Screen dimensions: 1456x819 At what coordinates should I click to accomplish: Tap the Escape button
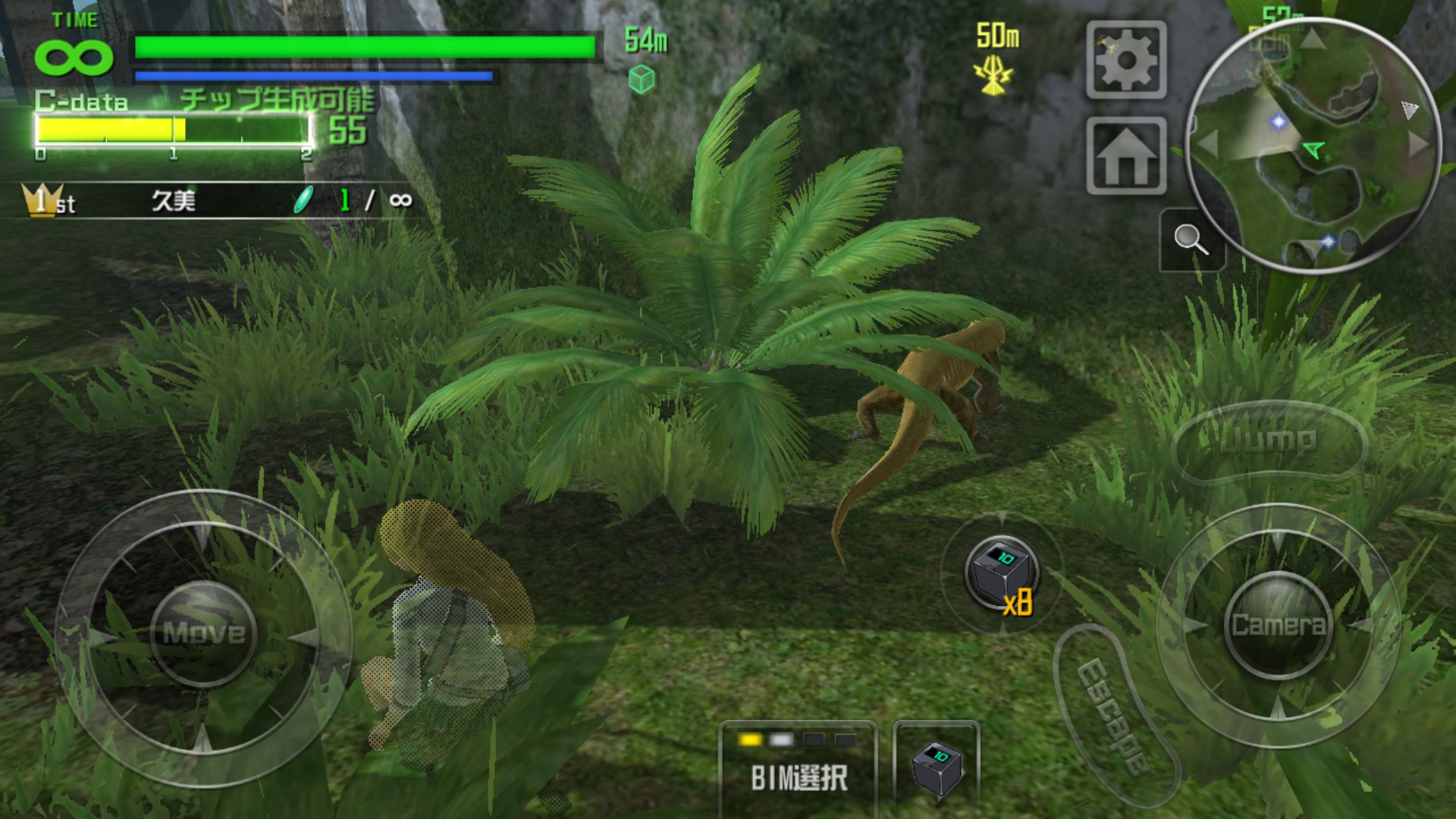[x=1115, y=716]
